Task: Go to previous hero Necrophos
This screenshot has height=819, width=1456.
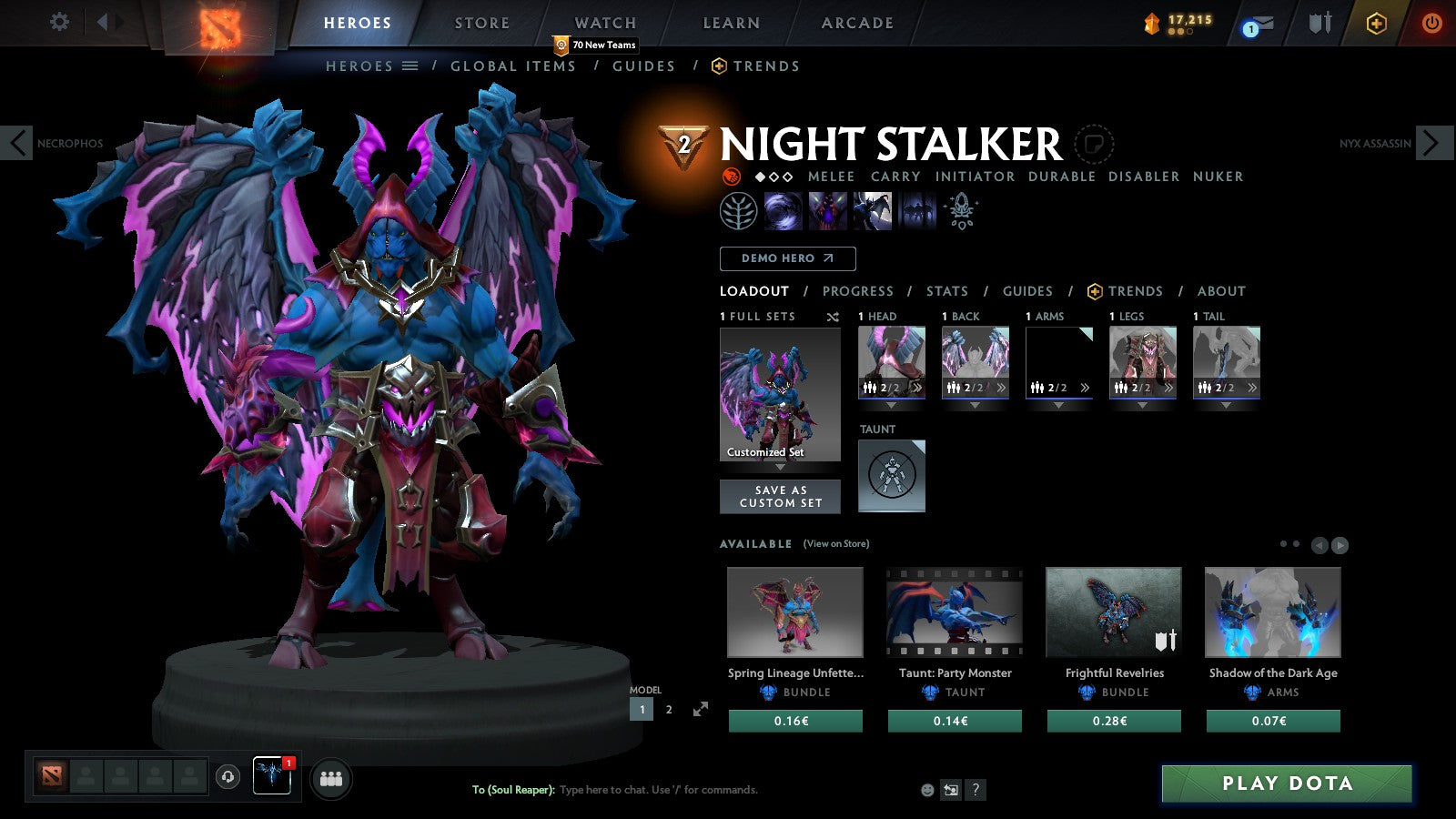Action: pyautogui.click(x=16, y=143)
